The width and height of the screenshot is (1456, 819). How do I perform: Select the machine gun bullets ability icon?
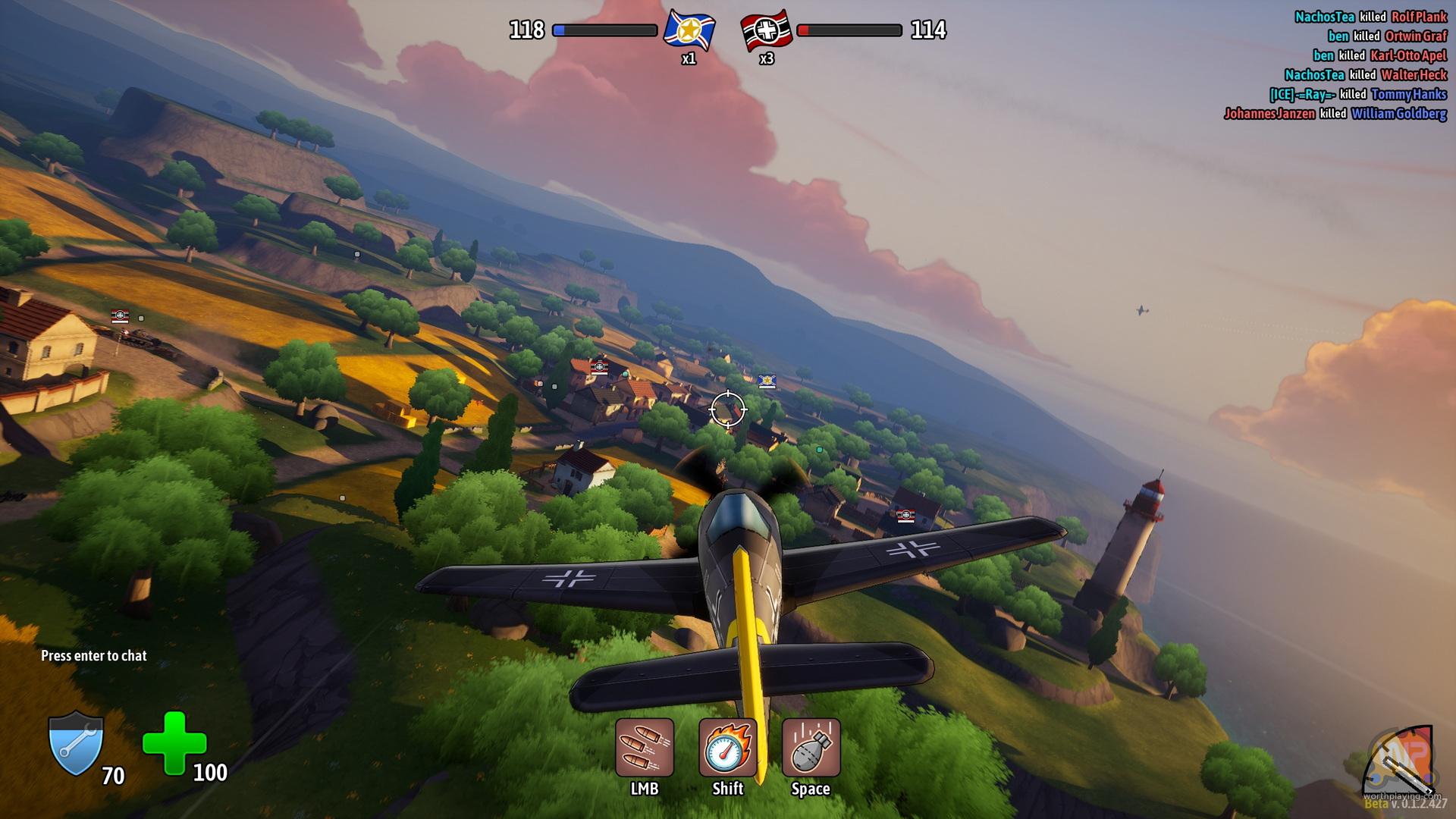pyautogui.click(x=644, y=748)
